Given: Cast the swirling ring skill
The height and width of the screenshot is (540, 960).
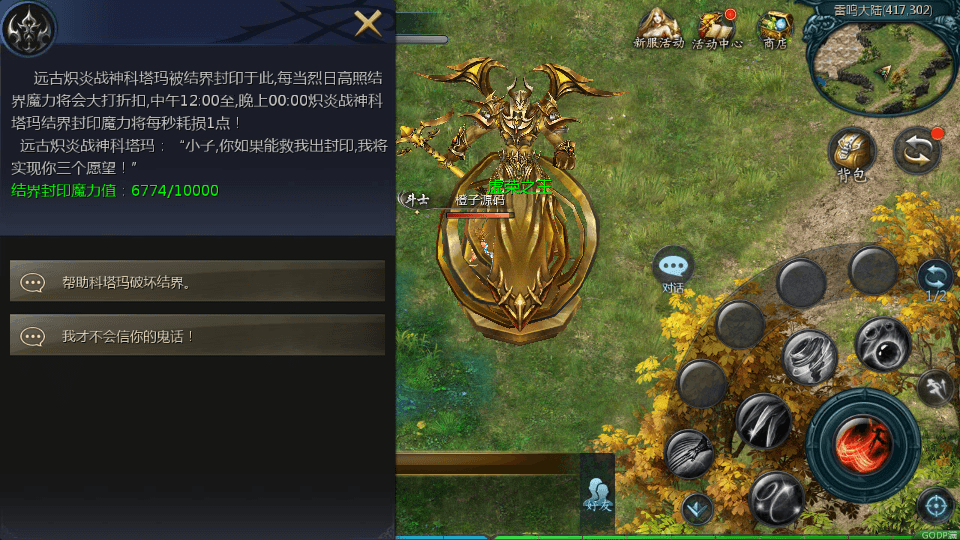Looking at the screenshot, I should 776,497.
